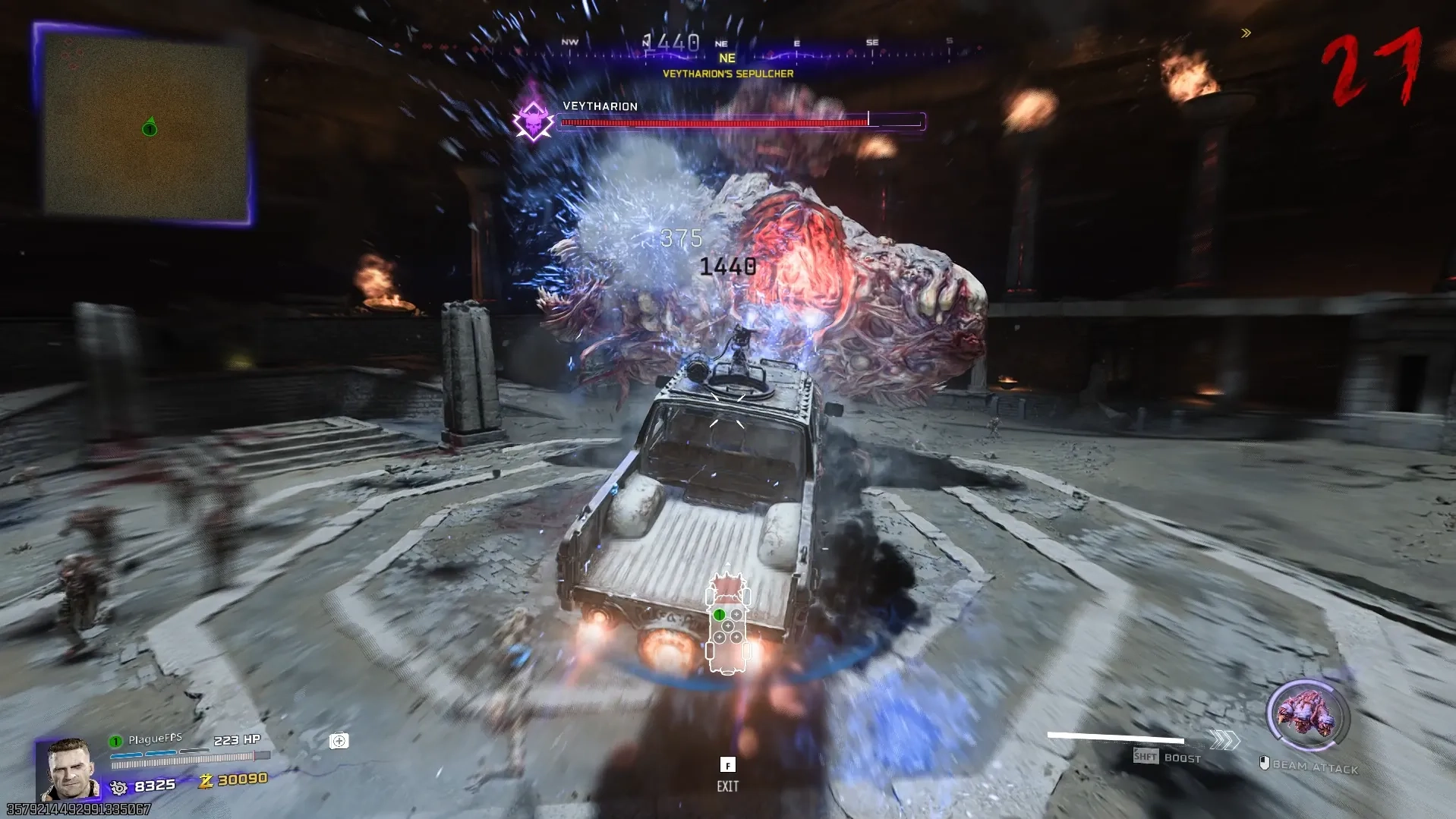Click the small plus icon near health
Viewport: 1456px width, 819px height.
[339, 741]
